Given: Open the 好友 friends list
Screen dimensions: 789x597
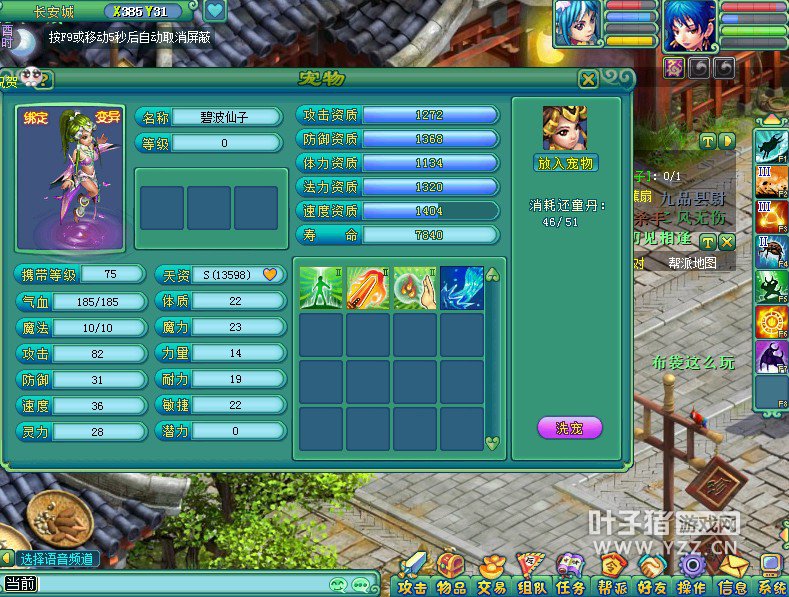Looking at the screenshot, I should [652, 574].
